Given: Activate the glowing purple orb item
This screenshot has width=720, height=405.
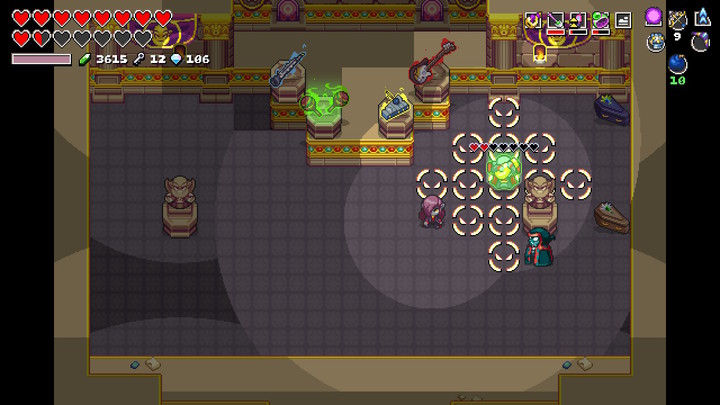Looking at the screenshot, I should pyautogui.click(x=654, y=17).
